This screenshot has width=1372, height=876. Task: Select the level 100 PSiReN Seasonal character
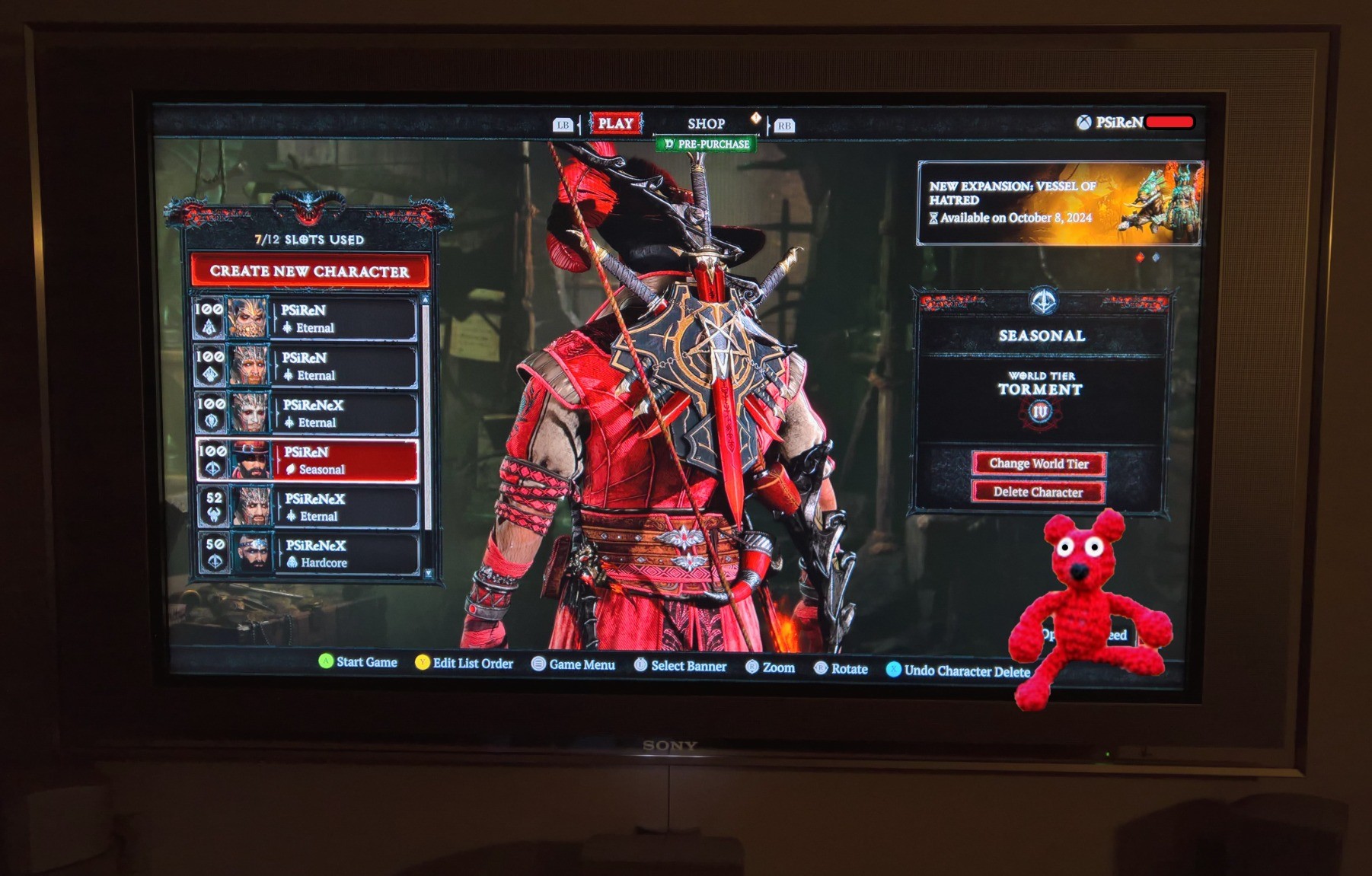[308, 460]
